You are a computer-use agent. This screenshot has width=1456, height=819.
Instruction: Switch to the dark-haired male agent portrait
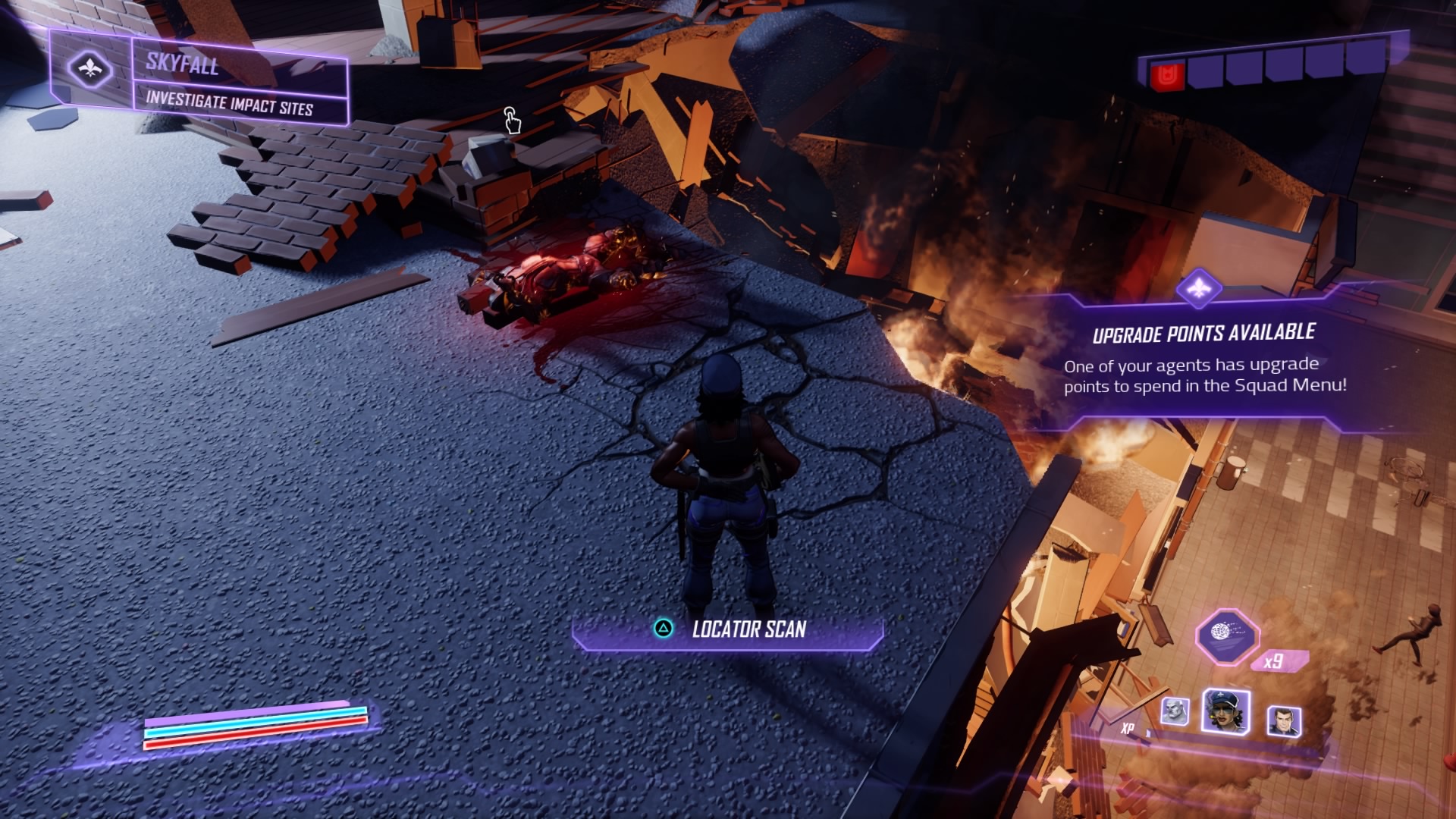pos(1283,720)
